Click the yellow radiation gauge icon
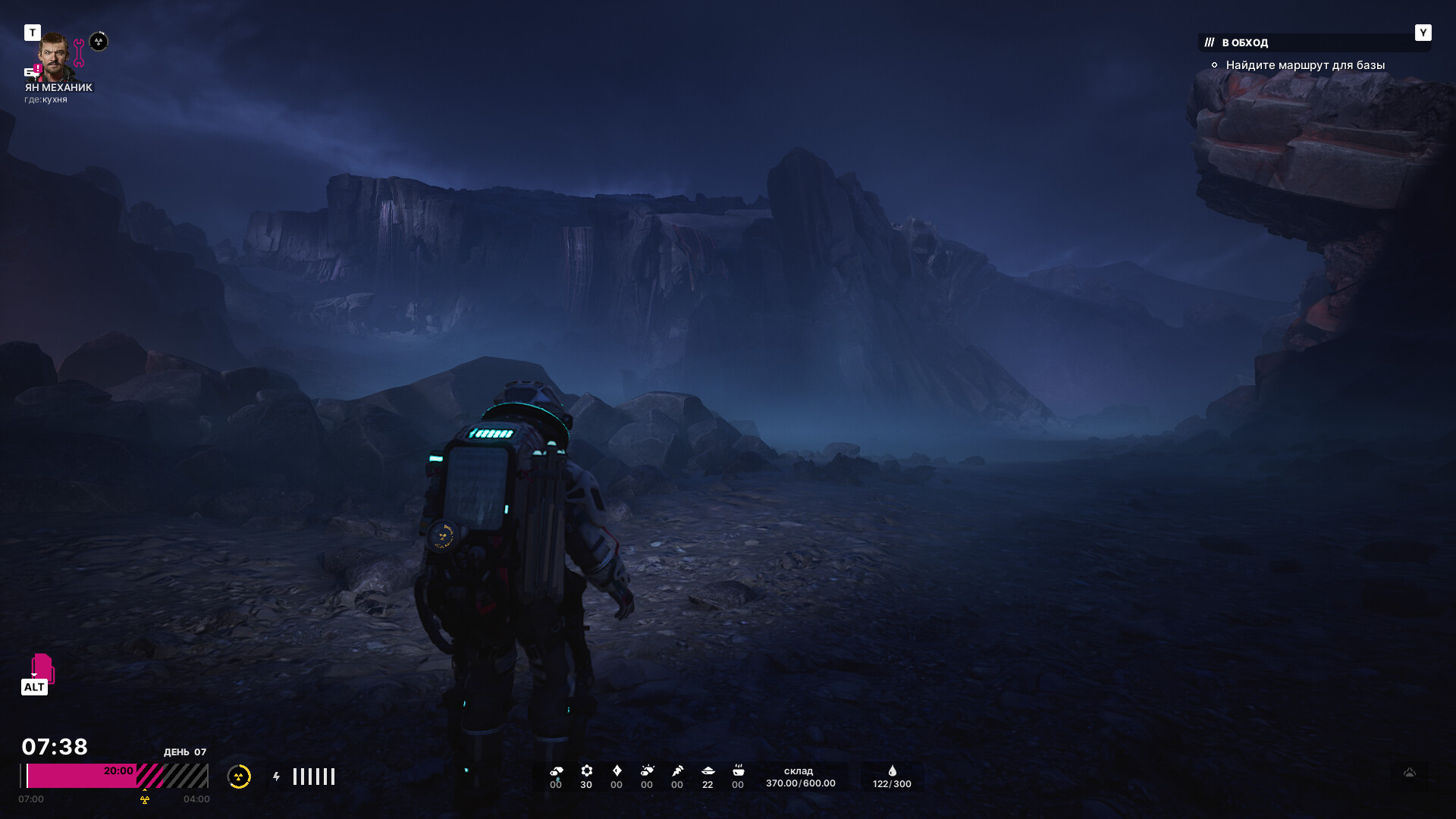Viewport: 1456px width, 819px height. 239,777
